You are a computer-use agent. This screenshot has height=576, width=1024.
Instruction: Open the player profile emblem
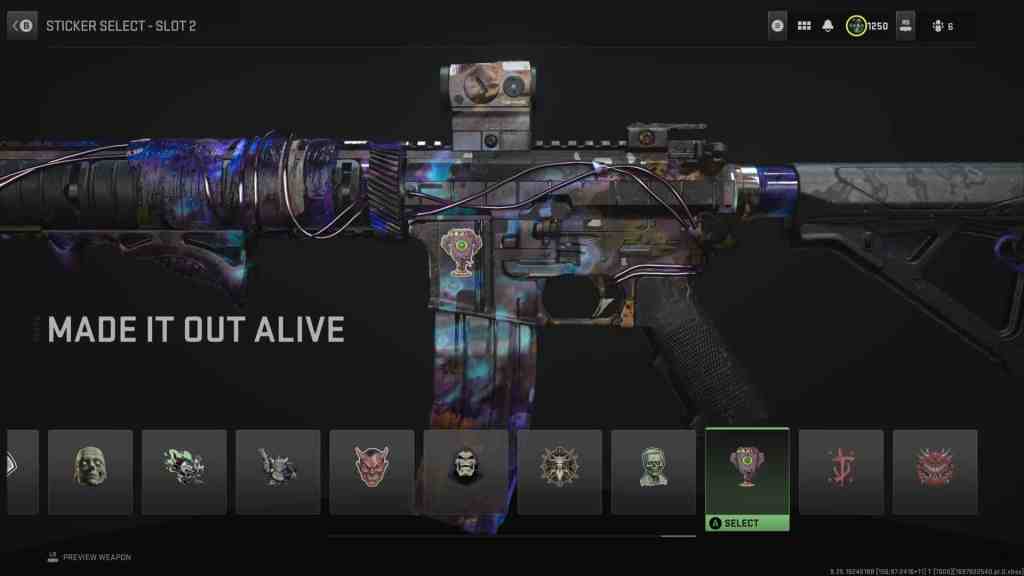pos(906,26)
